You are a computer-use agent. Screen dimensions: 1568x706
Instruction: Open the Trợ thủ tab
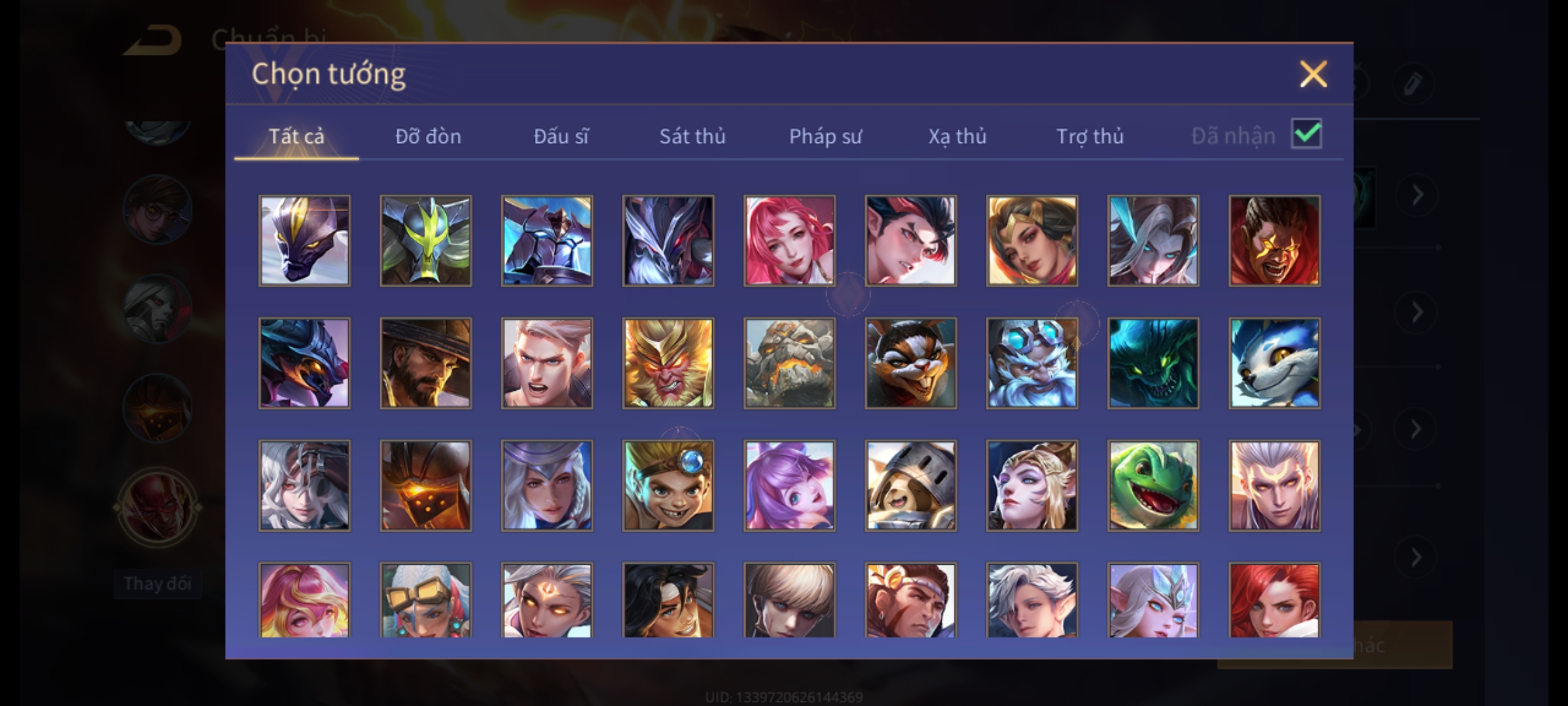coord(1090,136)
